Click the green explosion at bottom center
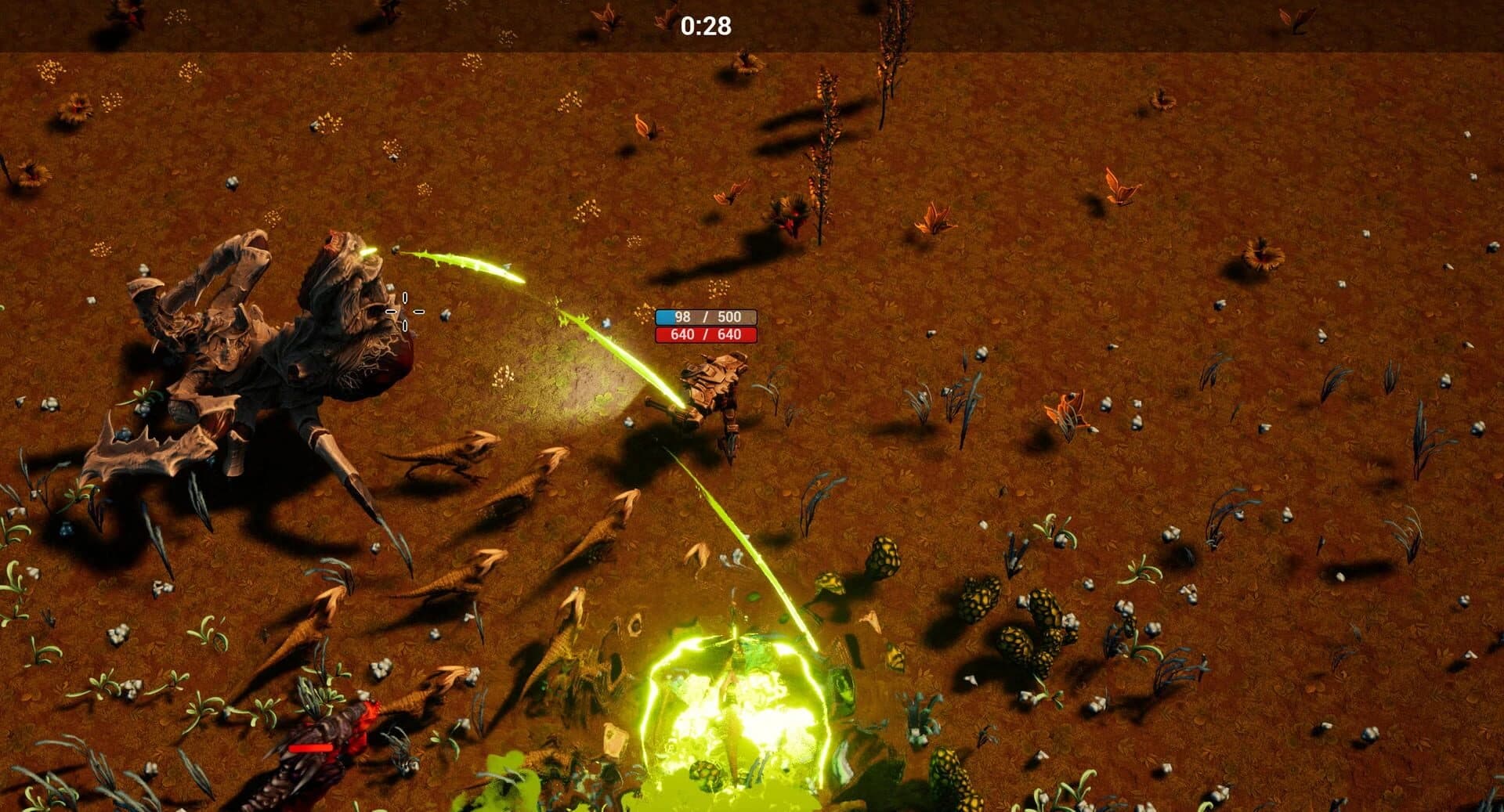 click(x=736, y=705)
